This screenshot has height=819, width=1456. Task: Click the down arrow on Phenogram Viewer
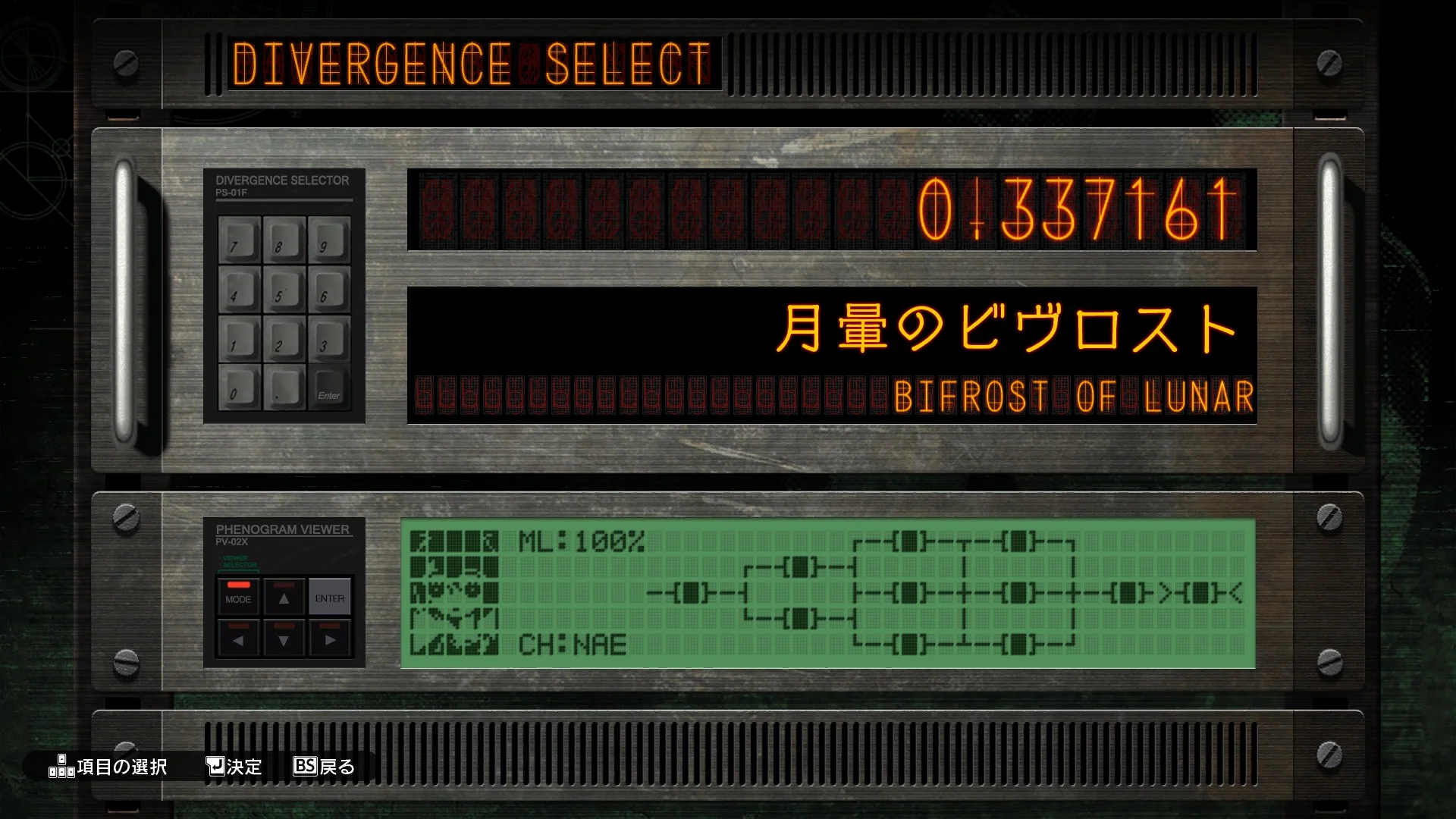tap(284, 639)
